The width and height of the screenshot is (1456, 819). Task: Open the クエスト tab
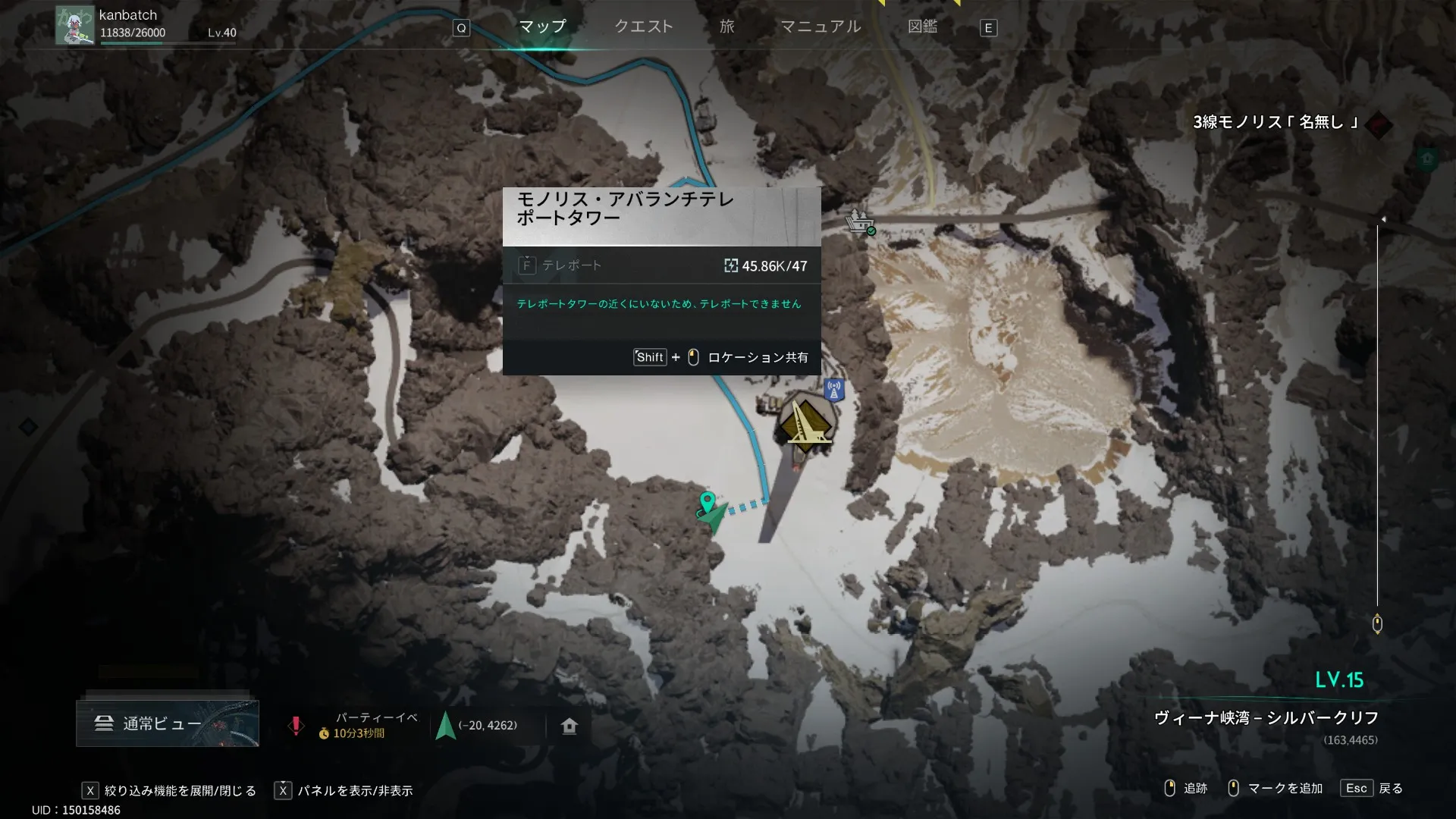pyautogui.click(x=643, y=27)
